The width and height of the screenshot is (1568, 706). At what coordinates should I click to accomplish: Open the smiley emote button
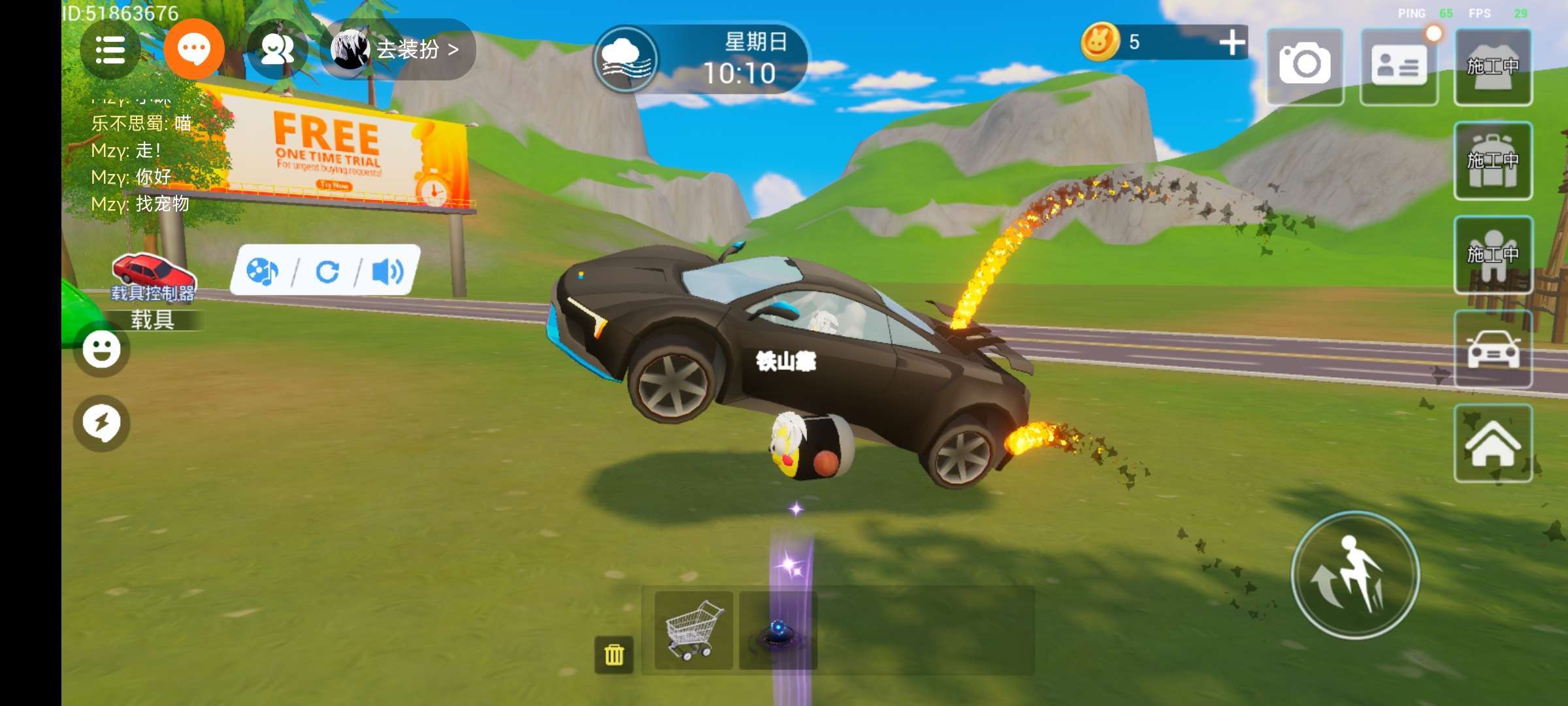tap(102, 349)
